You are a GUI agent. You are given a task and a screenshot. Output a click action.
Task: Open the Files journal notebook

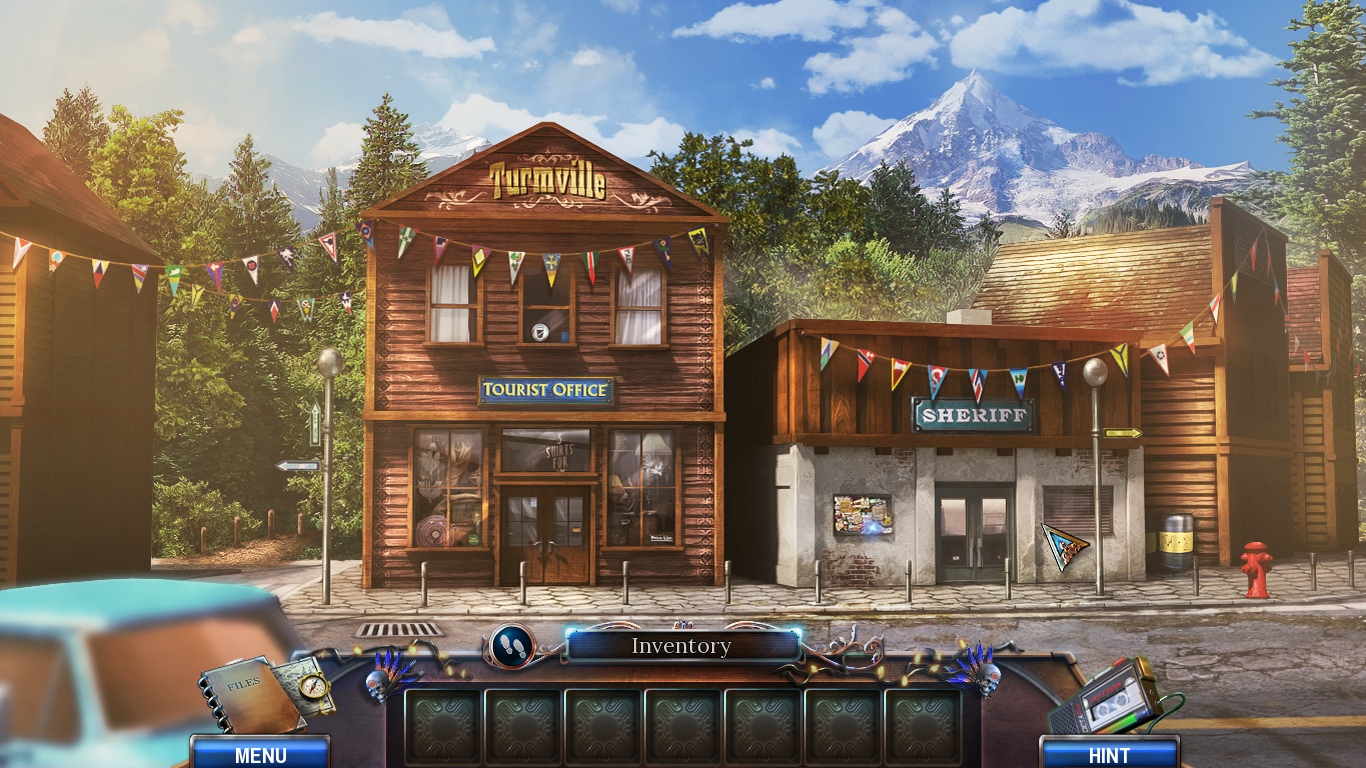248,694
